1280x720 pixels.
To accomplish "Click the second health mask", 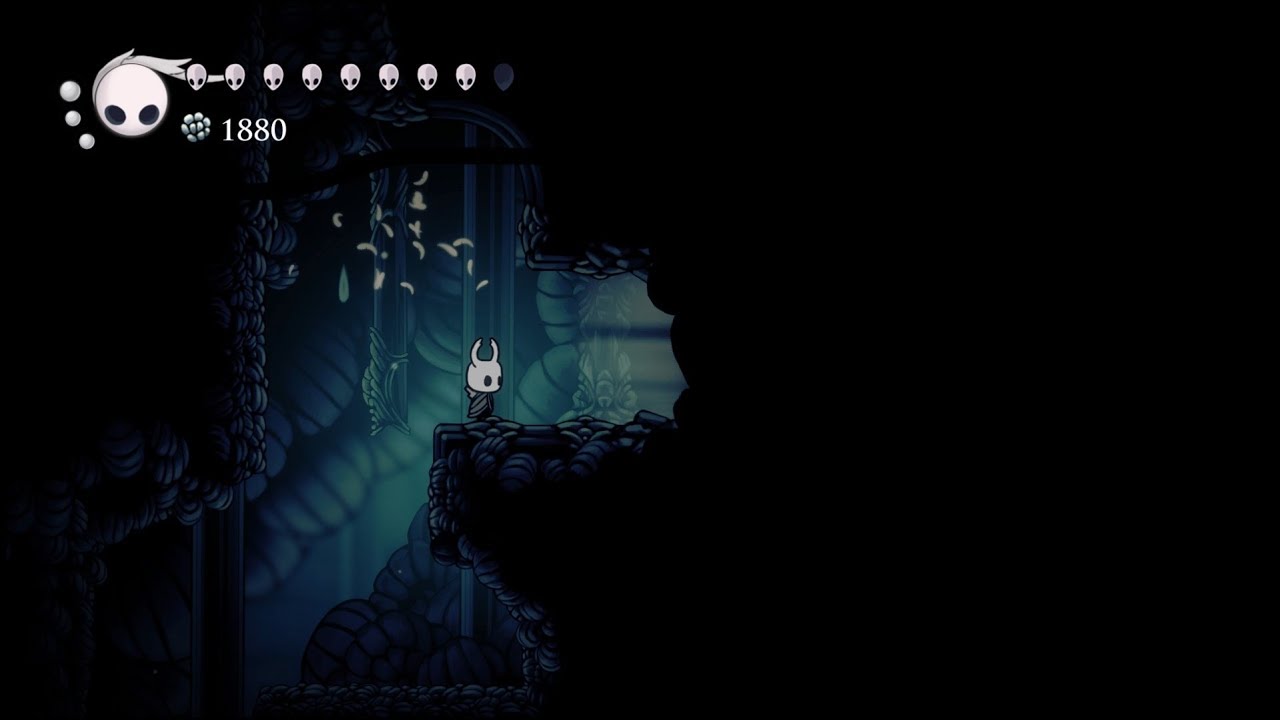I will [x=234, y=76].
